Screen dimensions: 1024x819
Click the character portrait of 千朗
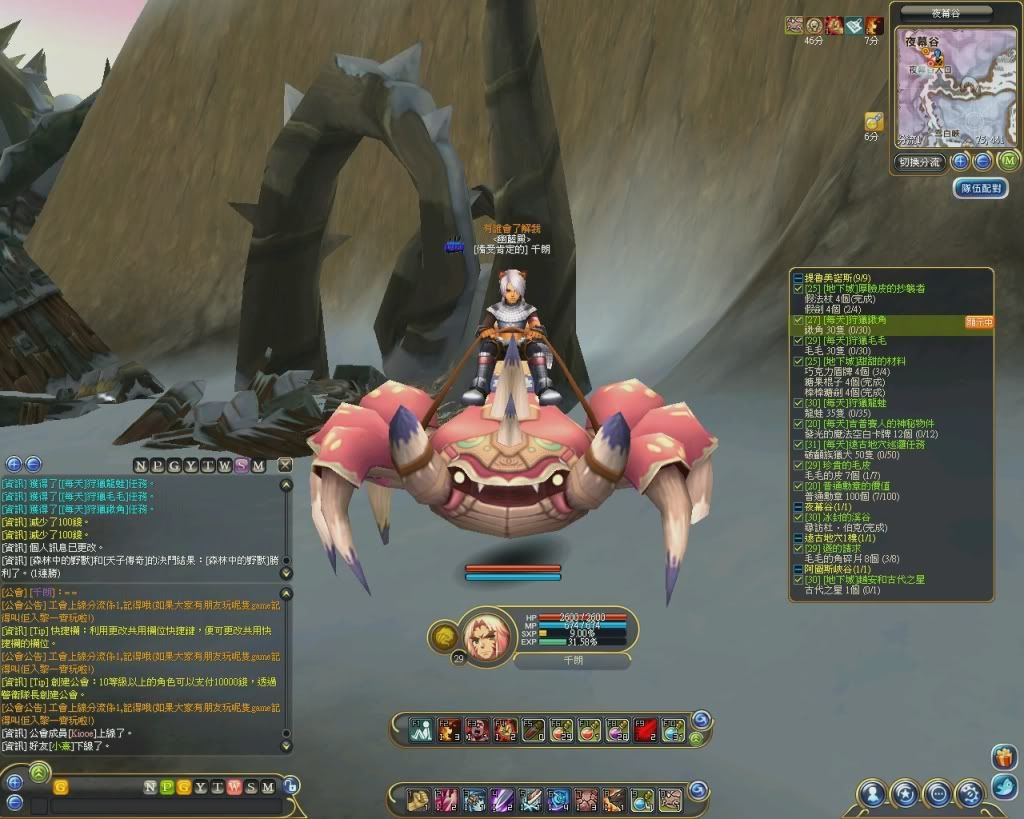point(489,634)
